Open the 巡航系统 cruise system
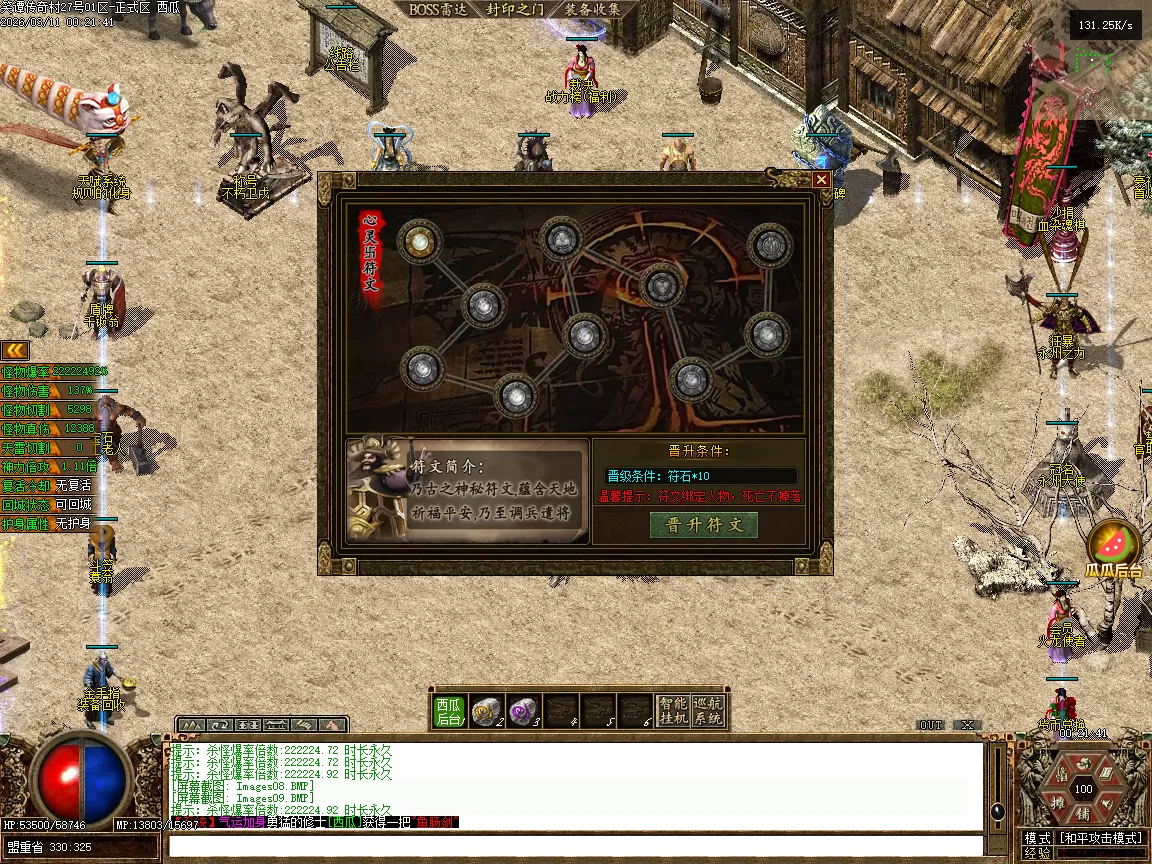 (x=708, y=710)
